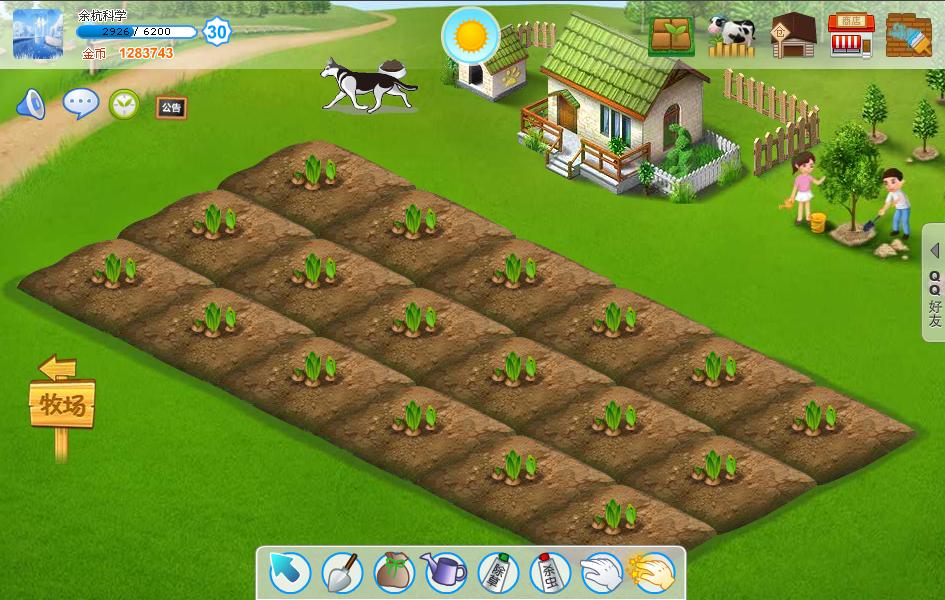Image resolution: width=945 pixels, height=600 pixels.
Task: Use the sparkling hand harvest-all tool
Action: click(x=654, y=572)
